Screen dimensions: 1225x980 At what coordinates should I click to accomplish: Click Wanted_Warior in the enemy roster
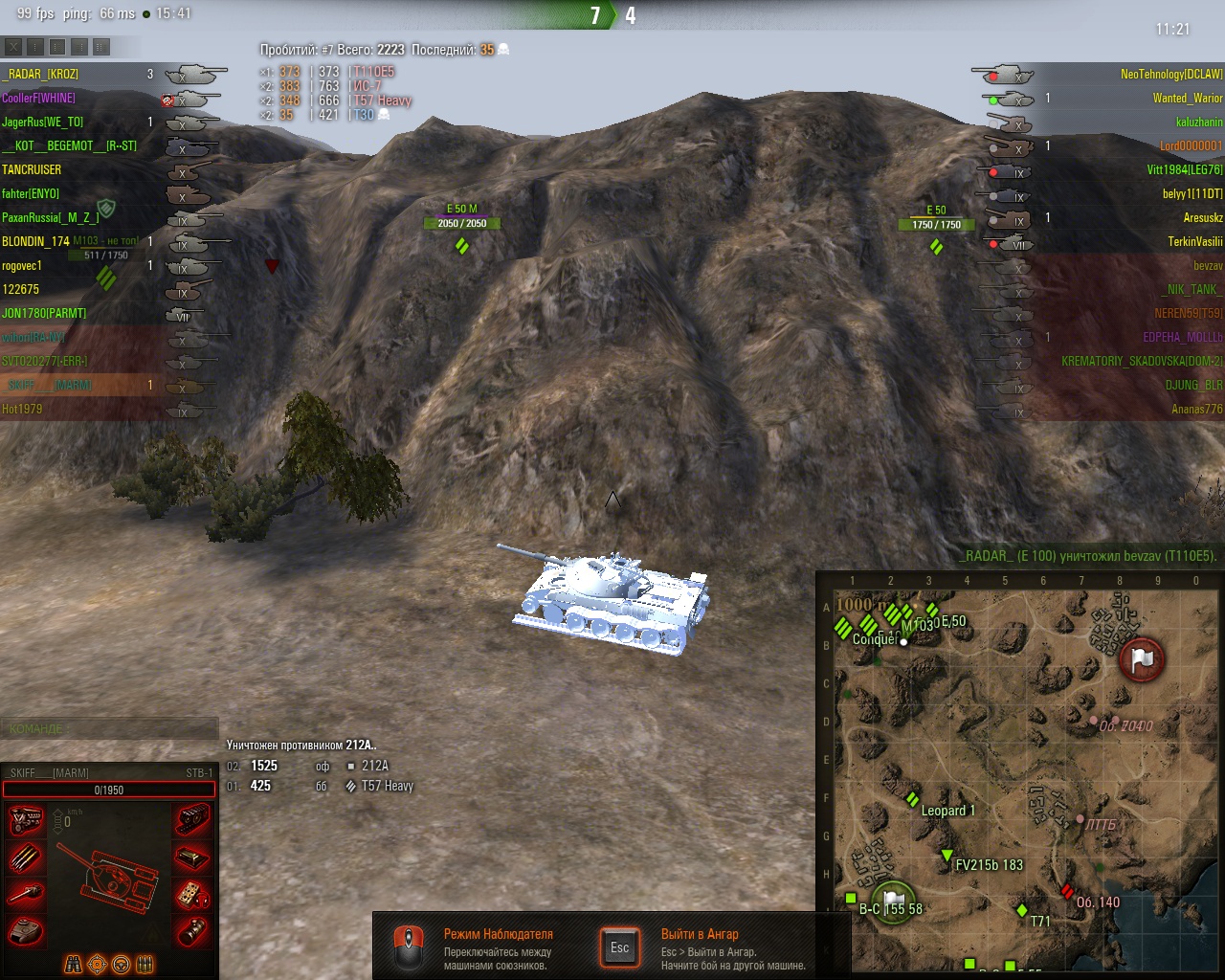tap(1187, 98)
